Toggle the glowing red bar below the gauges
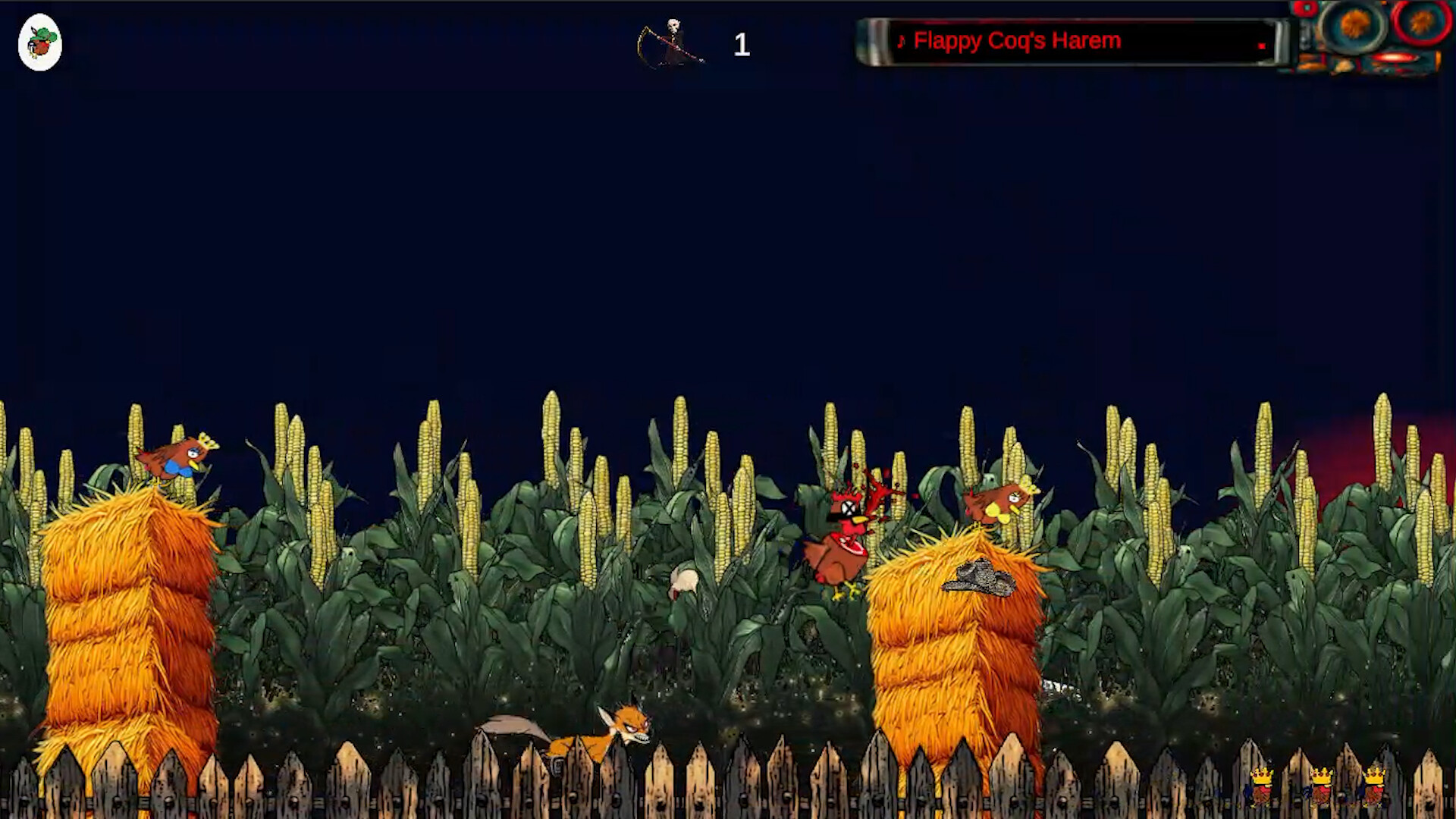Image resolution: width=1456 pixels, height=819 pixels. click(x=1394, y=58)
